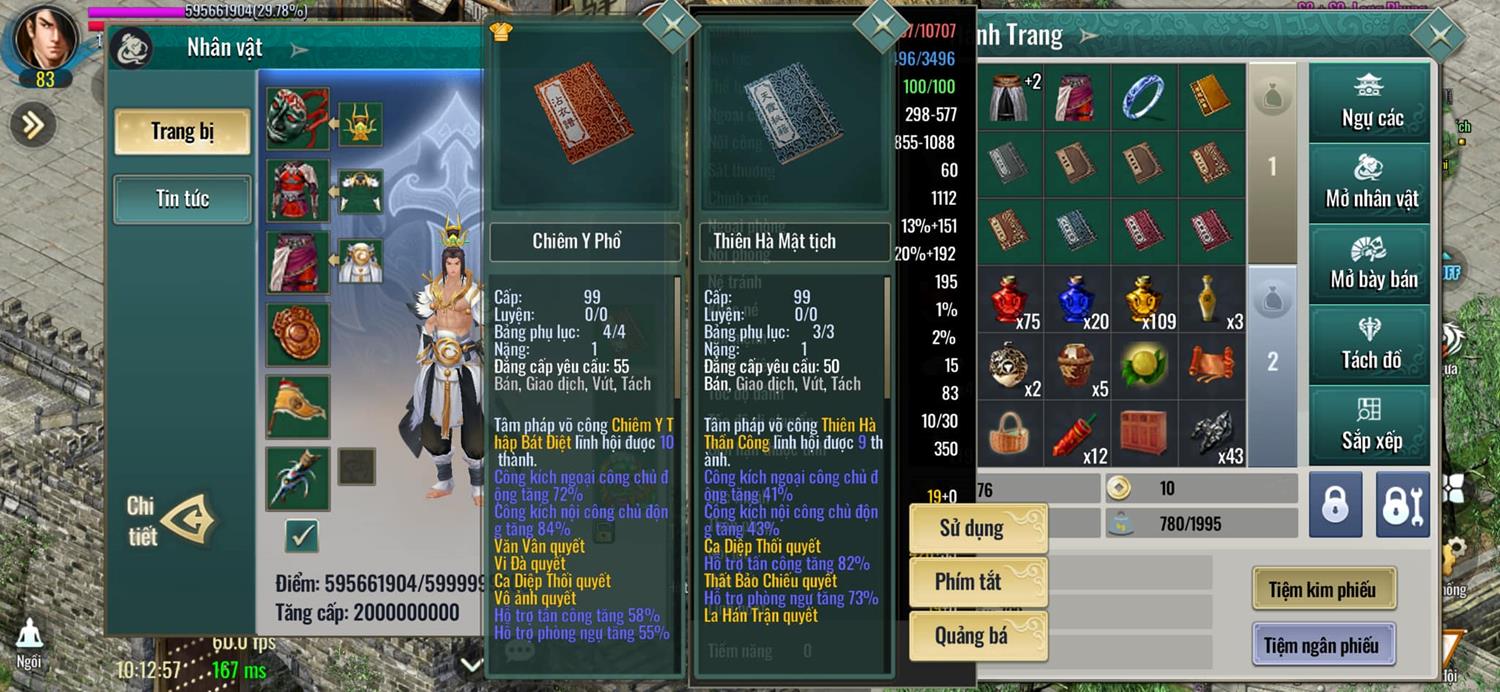Toggle the checkbox below equipment slots
The height and width of the screenshot is (692, 1500).
pos(300,536)
